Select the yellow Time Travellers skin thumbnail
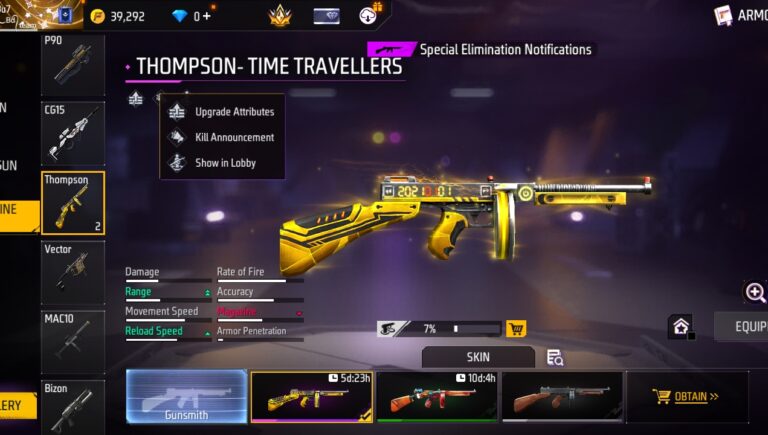This screenshot has height=435, width=768. tap(311, 396)
